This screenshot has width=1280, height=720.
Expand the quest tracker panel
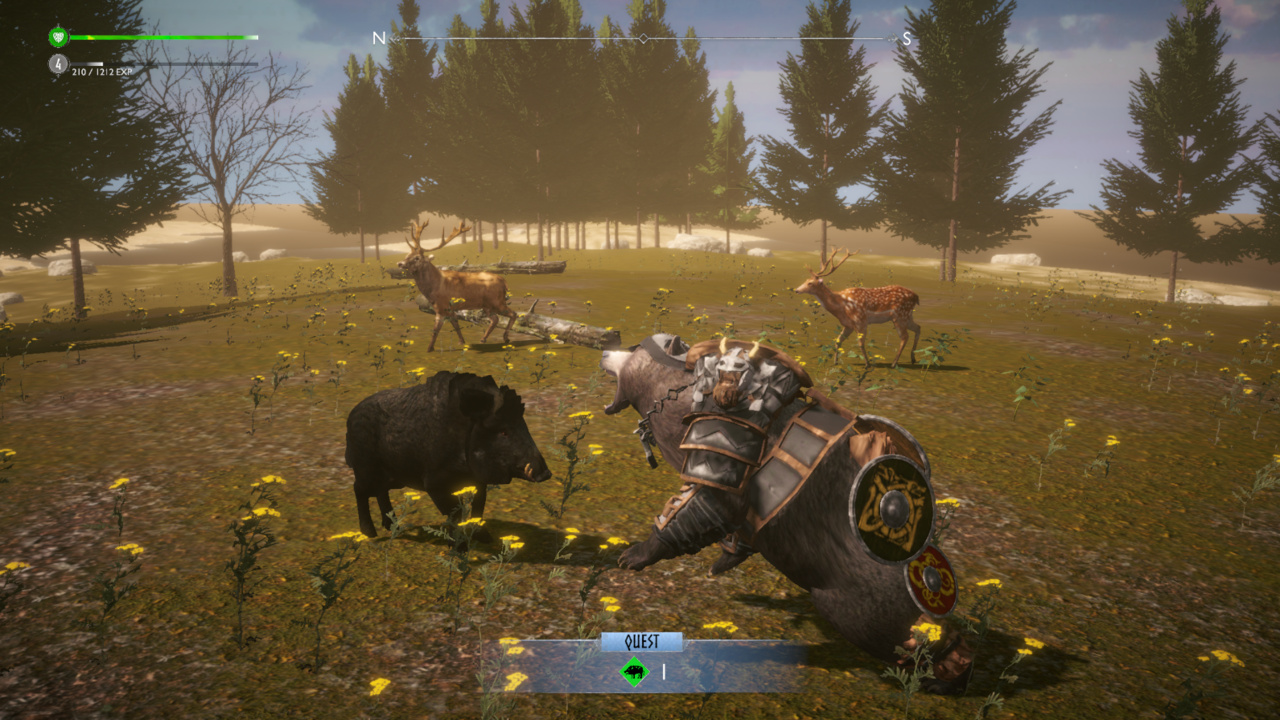click(645, 673)
